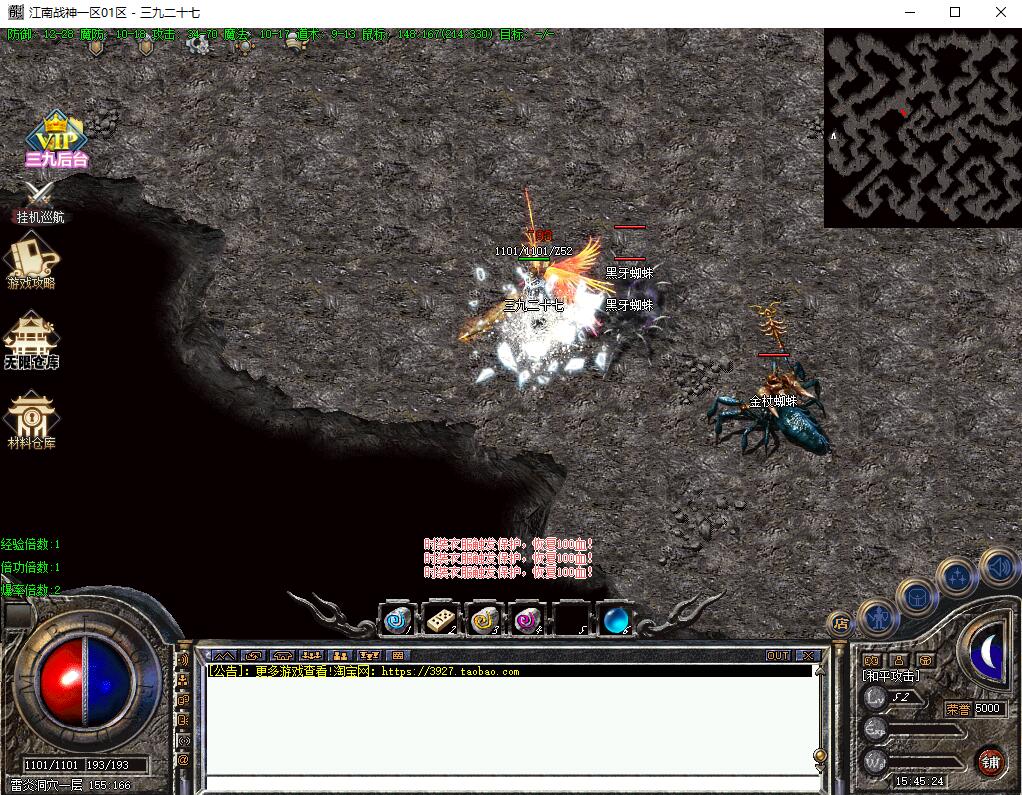Image resolution: width=1022 pixels, height=795 pixels.
Task: Use the purple swirl scroll in slot 4
Action: click(527, 621)
